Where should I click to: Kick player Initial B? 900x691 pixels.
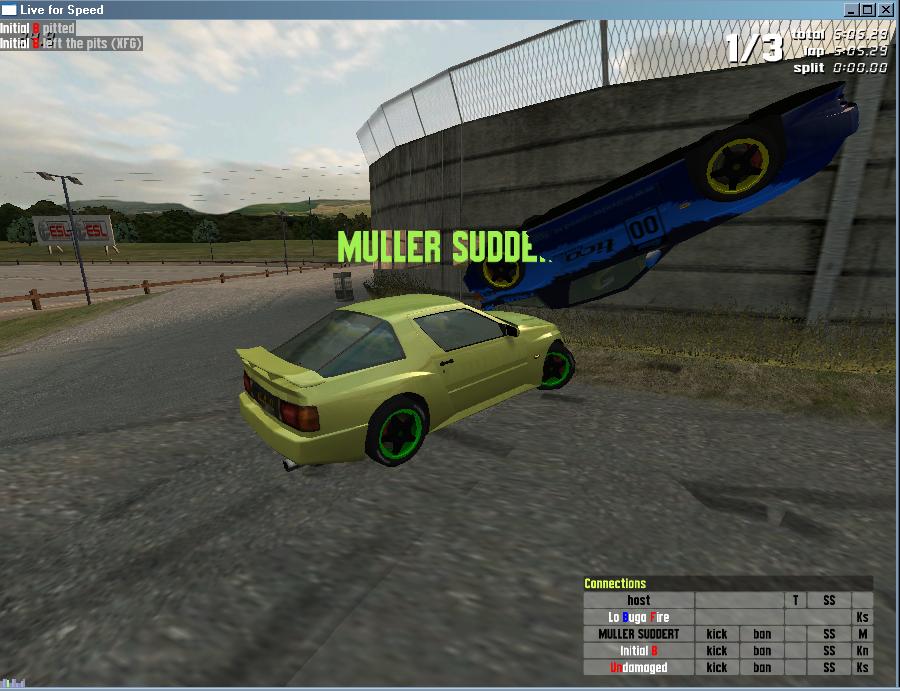pyautogui.click(x=716, y=651)
